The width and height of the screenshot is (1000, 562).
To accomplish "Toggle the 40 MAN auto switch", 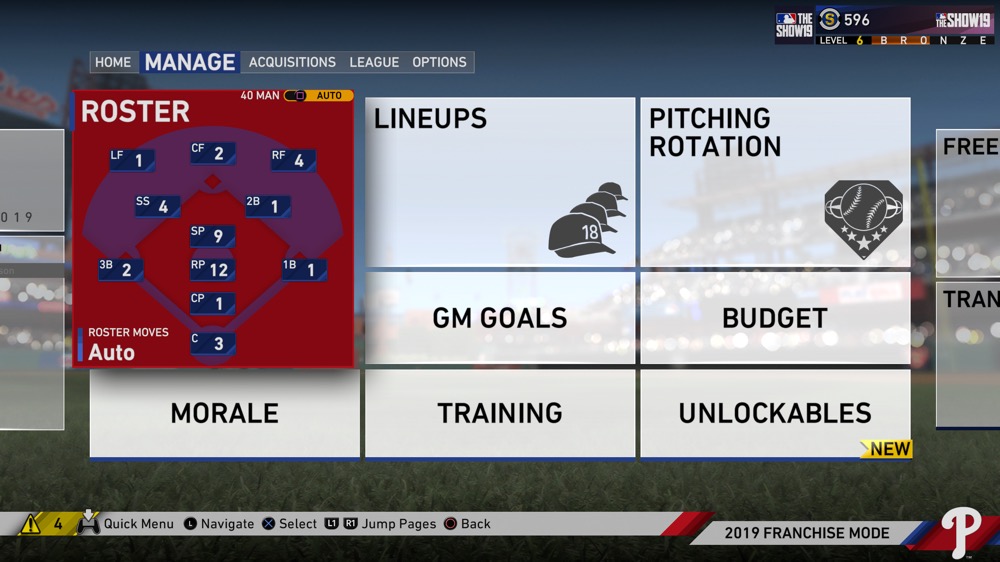I will 296,96.
